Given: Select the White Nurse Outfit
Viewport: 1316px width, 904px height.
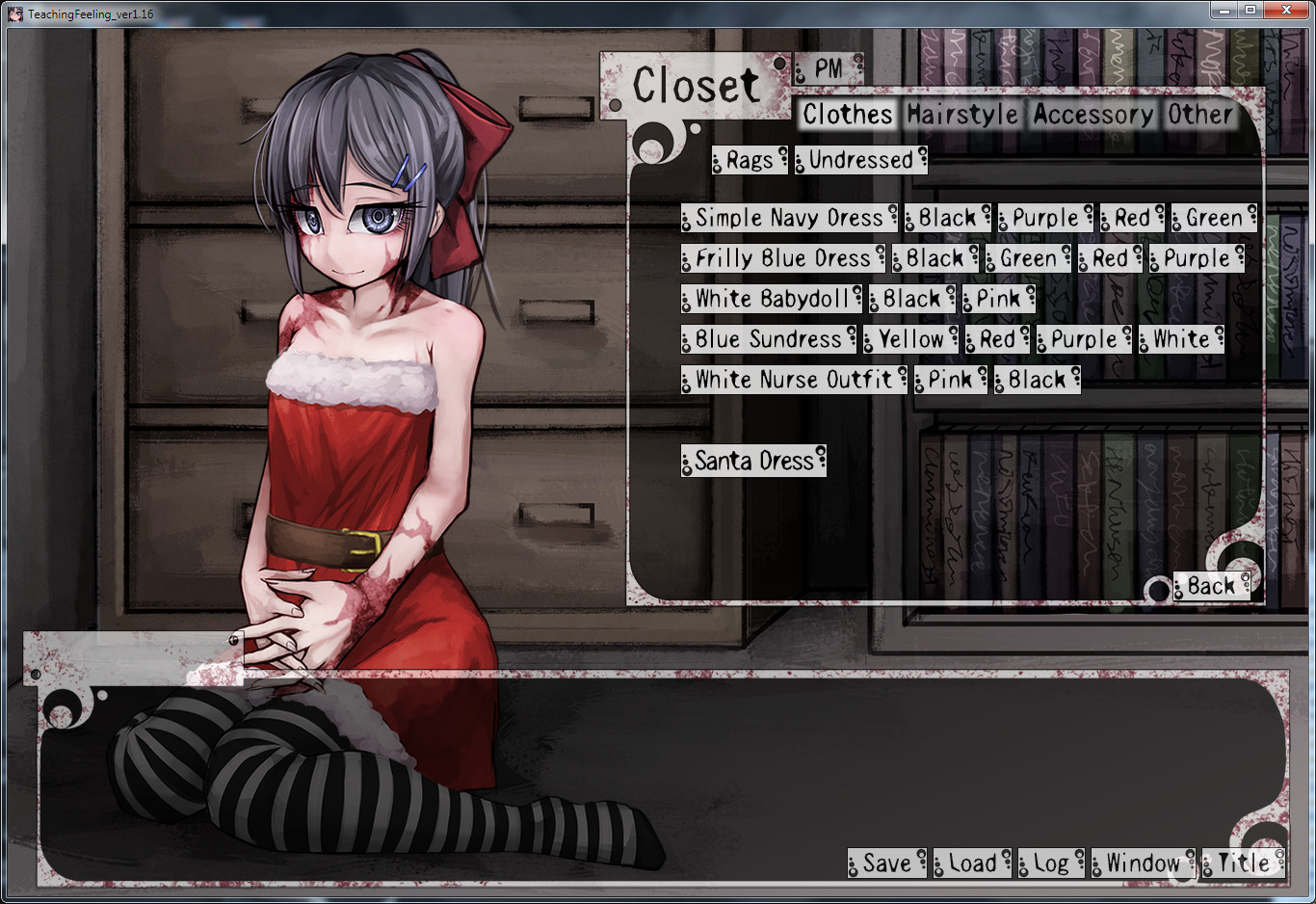Looking at the screenshot, I should 794,380.
